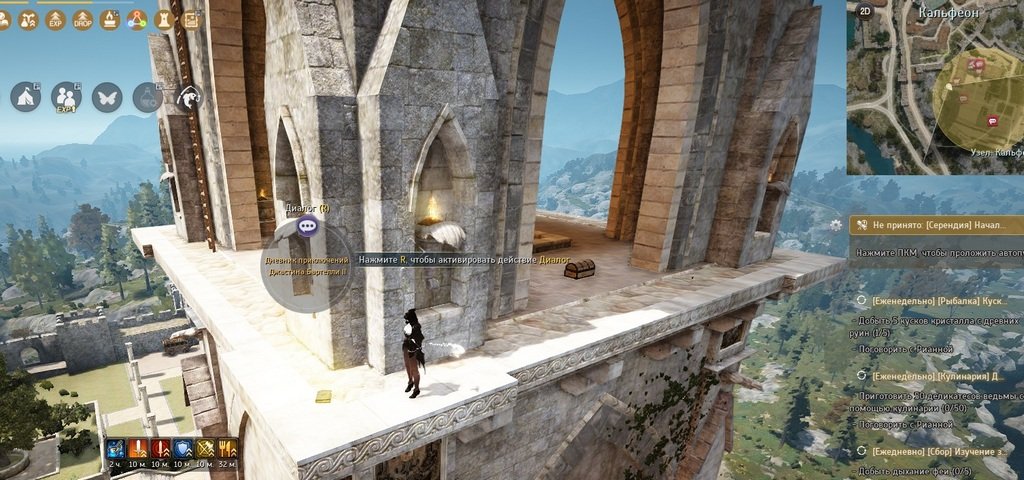The image size is (1024, 480).
Task: Click the horse head mount icon
Action: (x=189, y=96)
